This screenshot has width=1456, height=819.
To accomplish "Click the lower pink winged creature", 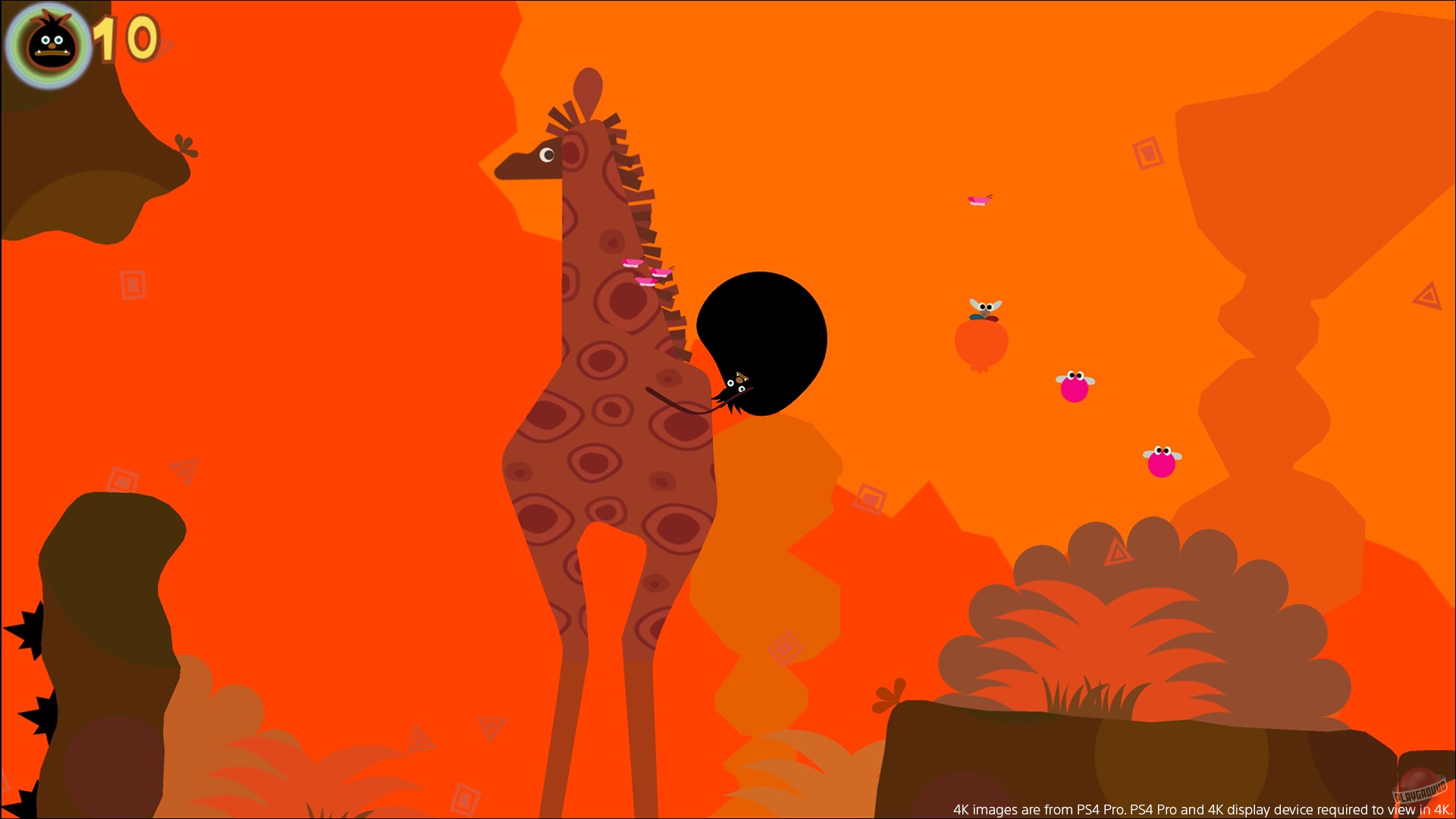I will click(1163, 464).
